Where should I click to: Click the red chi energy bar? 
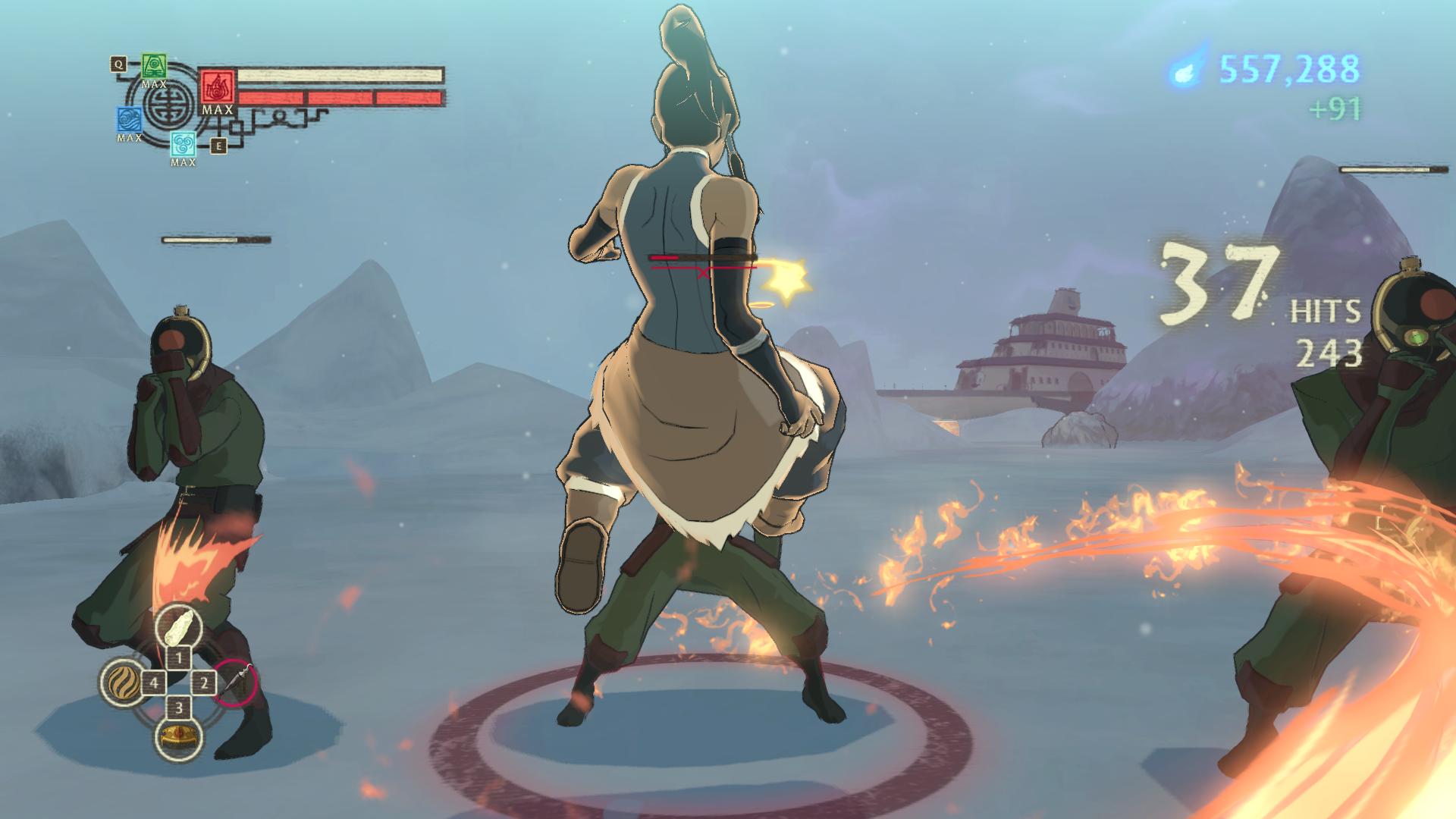(341, 97)
